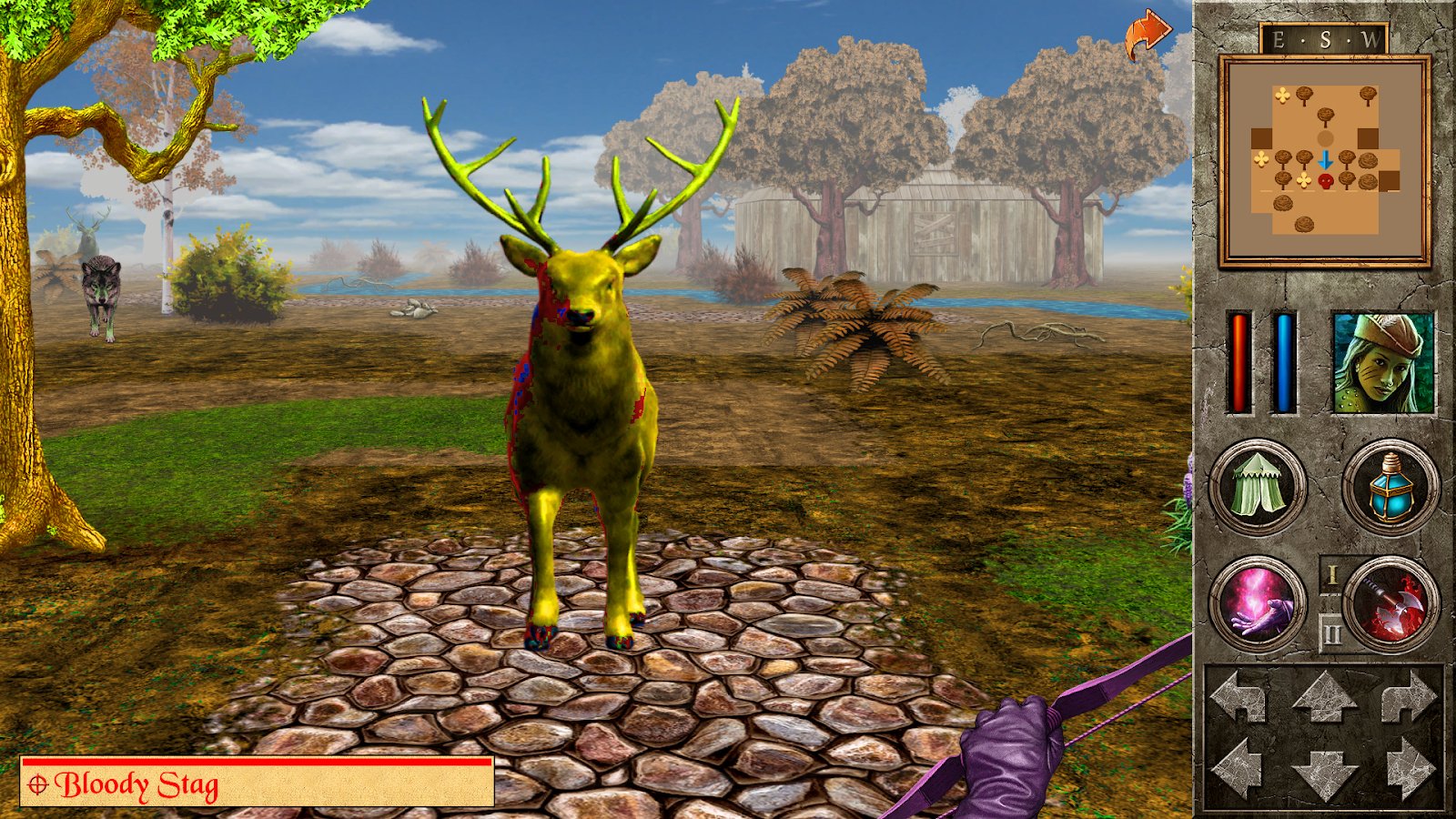
Task: Open the character portrait sheet
Action: (x=1382, y=362)
